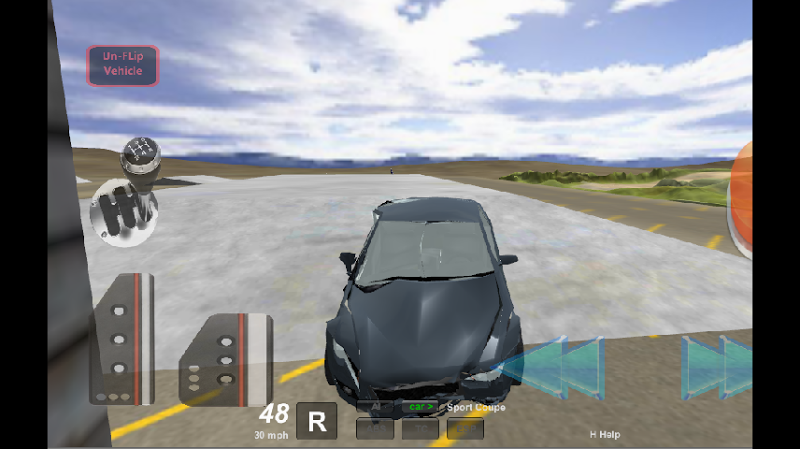Apply the short brake pedal
Screen dimensions: 800x449
[x=226, y=359]
